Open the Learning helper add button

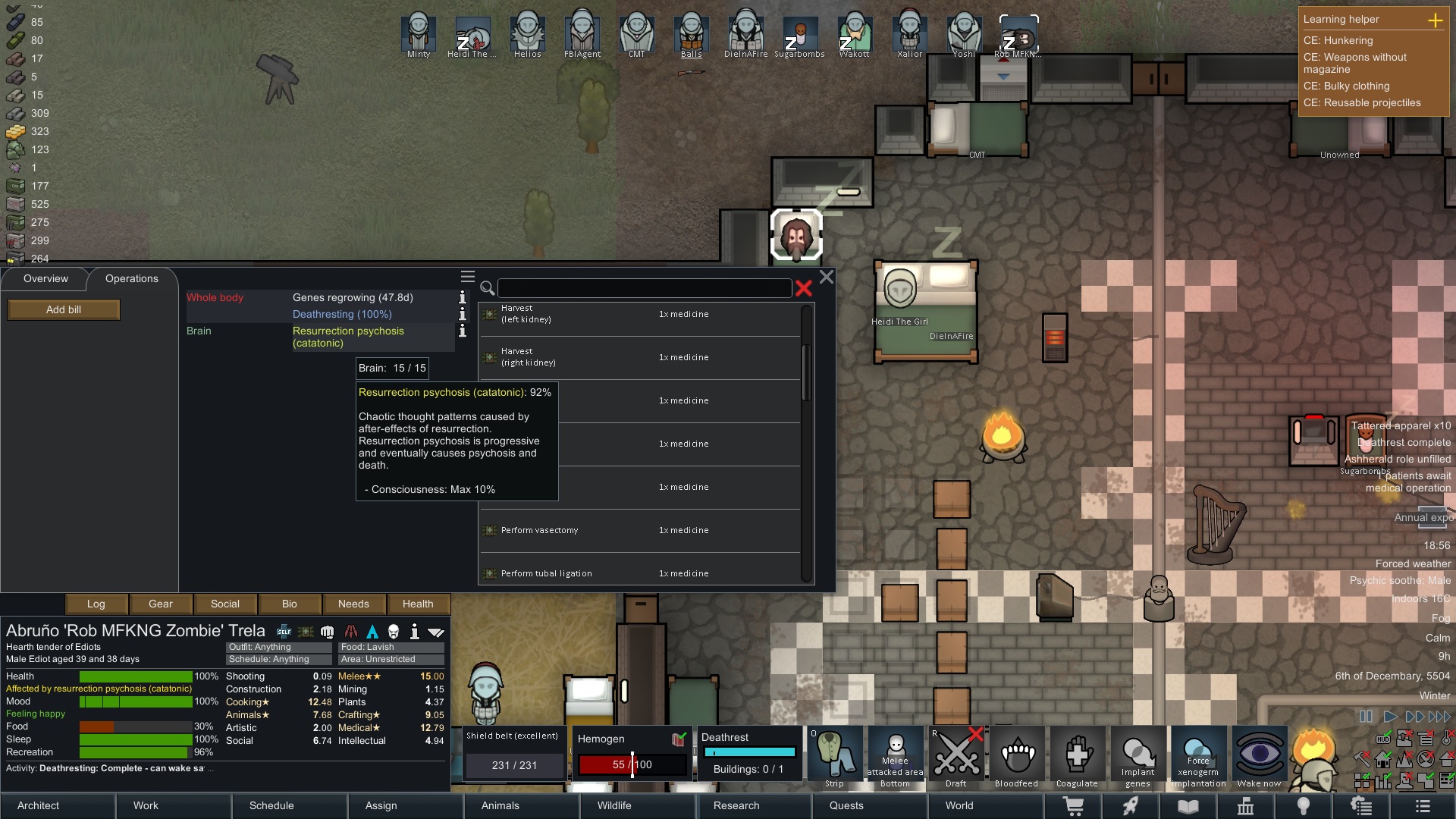(1435, 20)
